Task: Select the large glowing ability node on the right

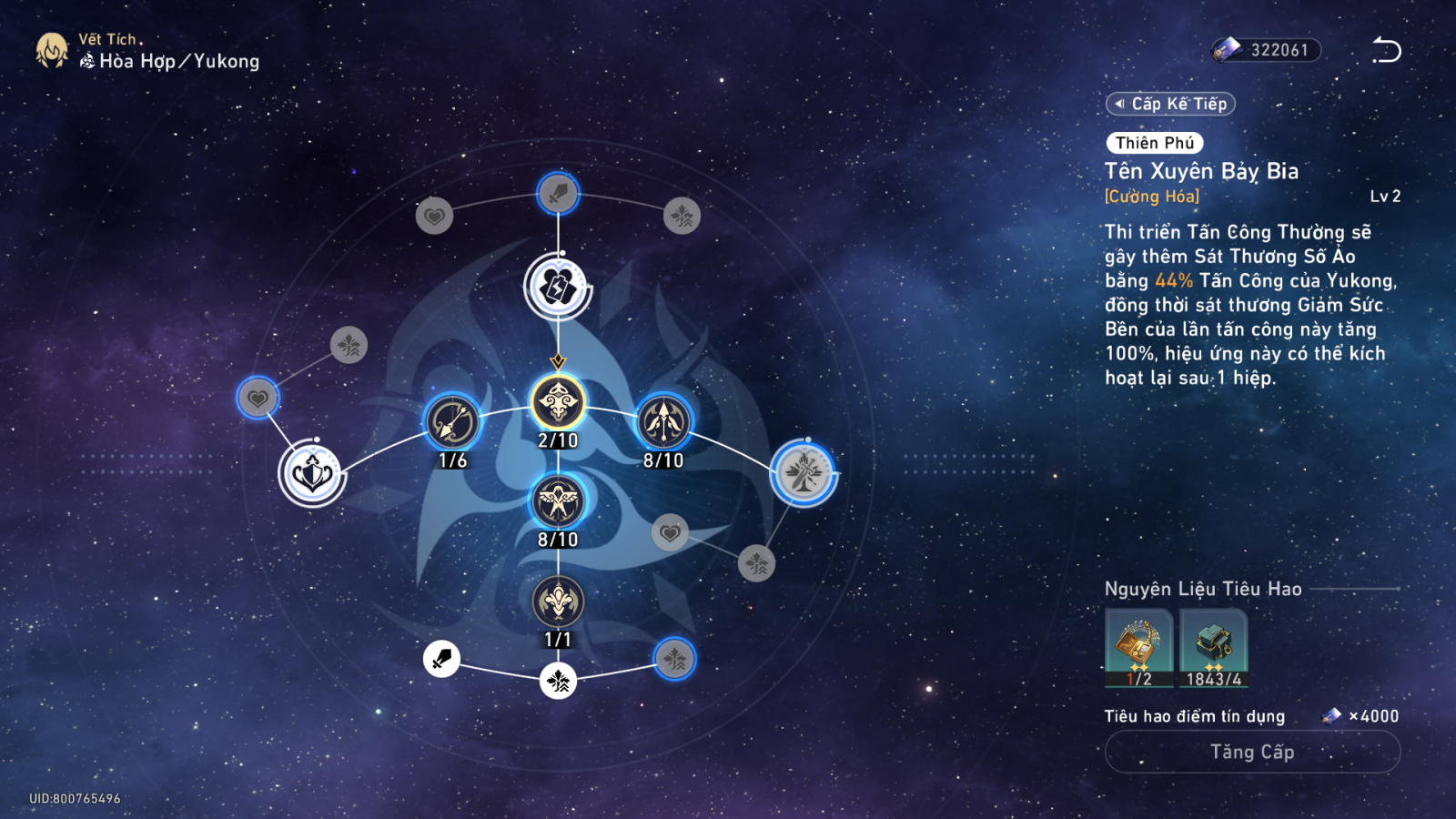Action: pos(804,473)
